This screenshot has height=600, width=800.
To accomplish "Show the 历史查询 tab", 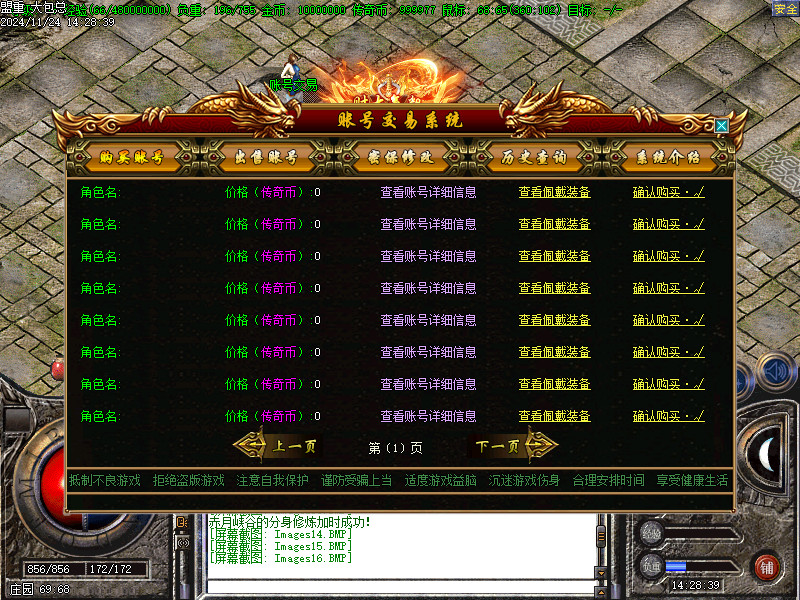I will point(533,157).
